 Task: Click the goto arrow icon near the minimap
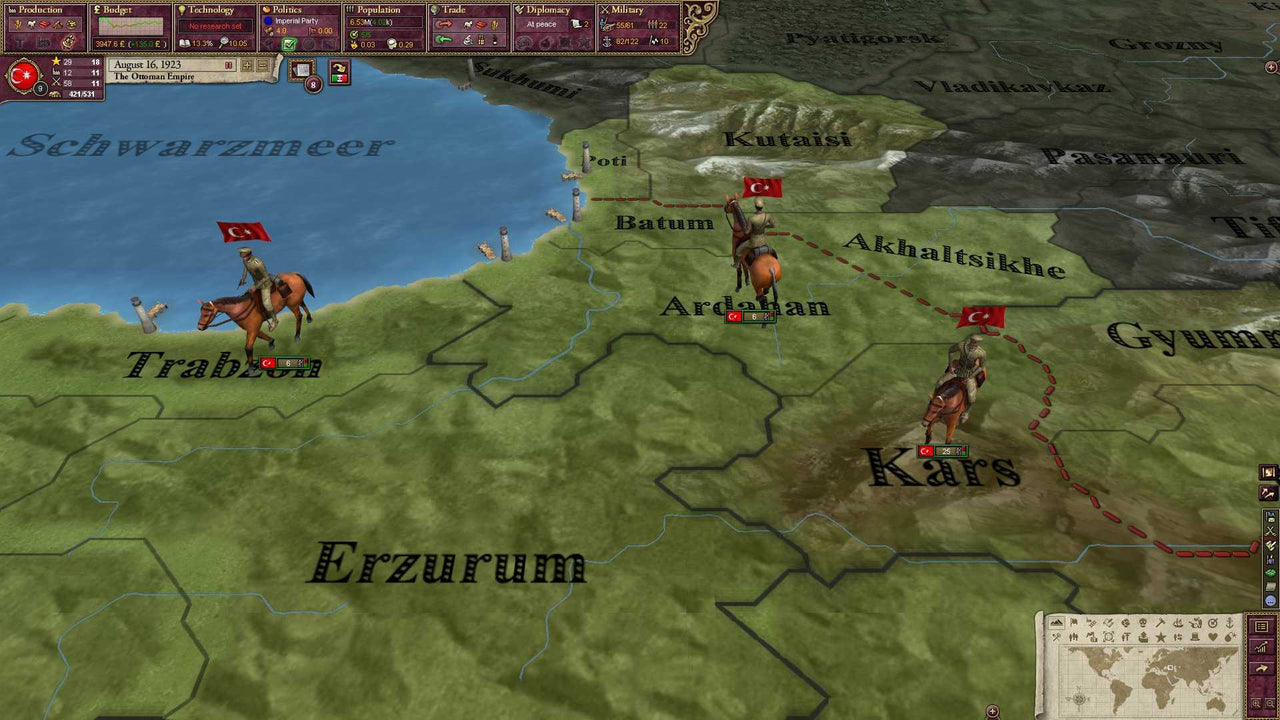(x=1261, y=668)
